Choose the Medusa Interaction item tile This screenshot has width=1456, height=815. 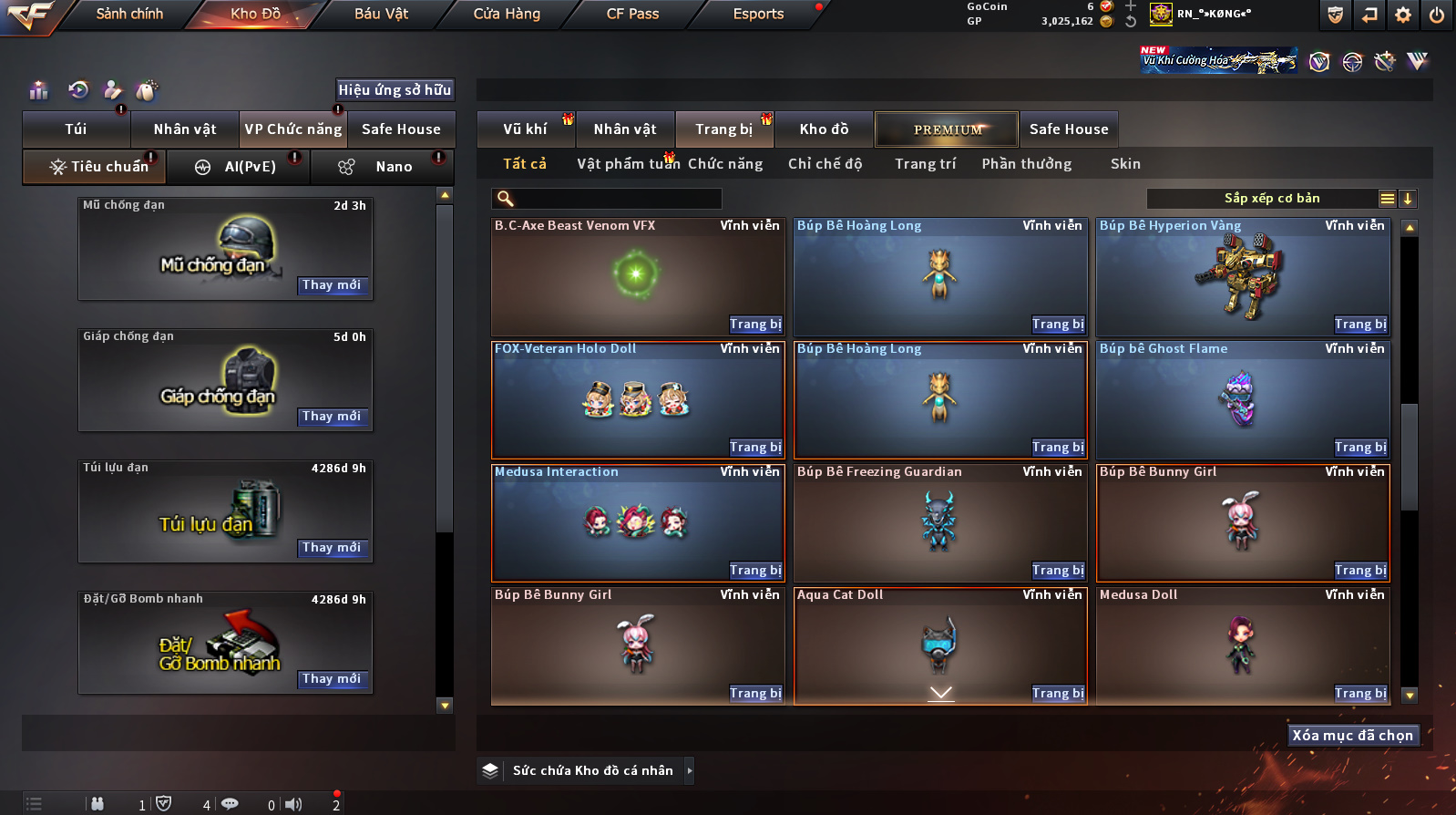pyautogui.click(x=638, y=522)
